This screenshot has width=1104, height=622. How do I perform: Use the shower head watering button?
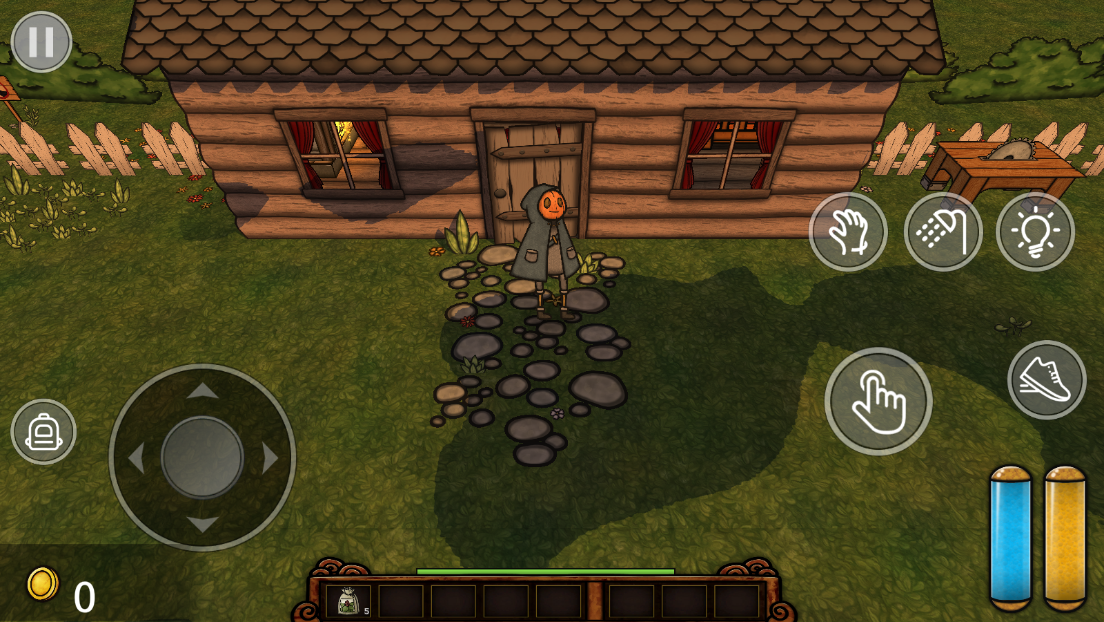click(x=943, y=232)
